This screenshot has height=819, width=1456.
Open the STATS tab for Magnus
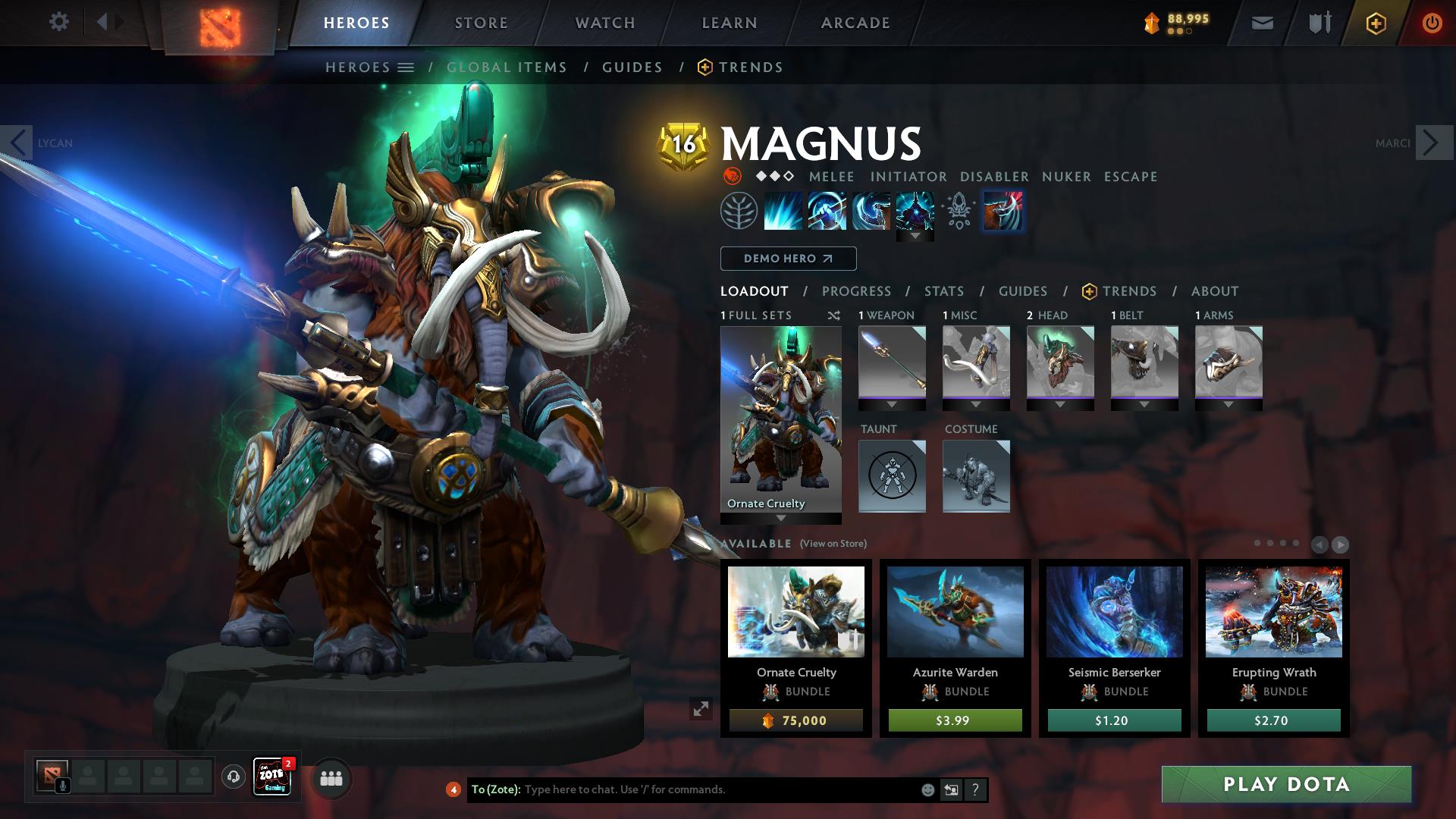[943, 290]
